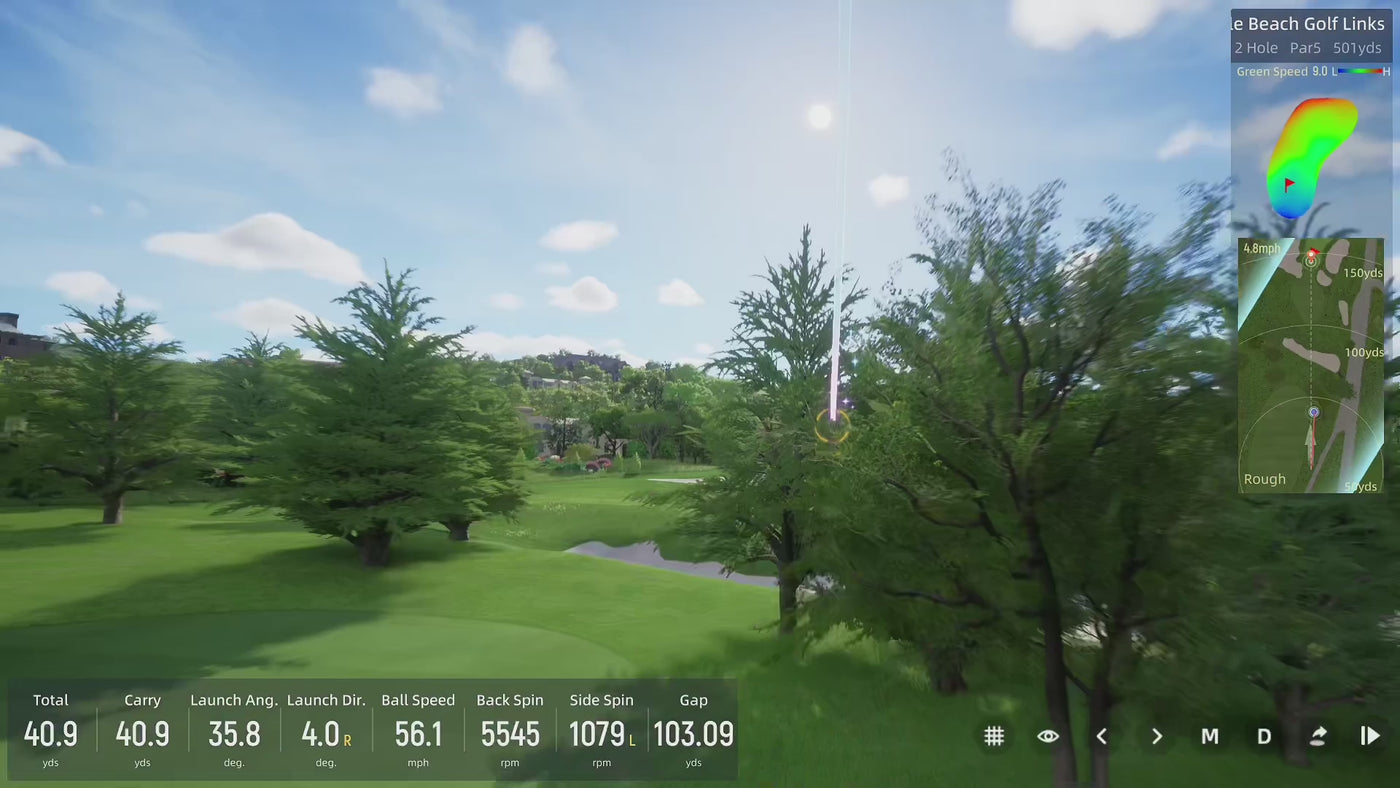
Task: Select the mulligan retry-shot icon
Action: [1318, 735]
